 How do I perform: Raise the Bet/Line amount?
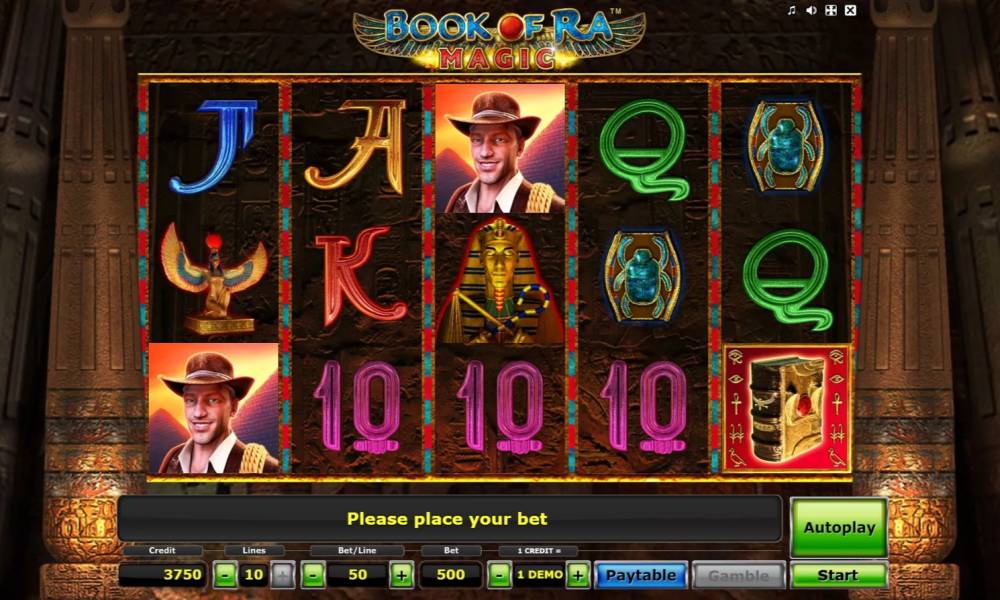401,575
